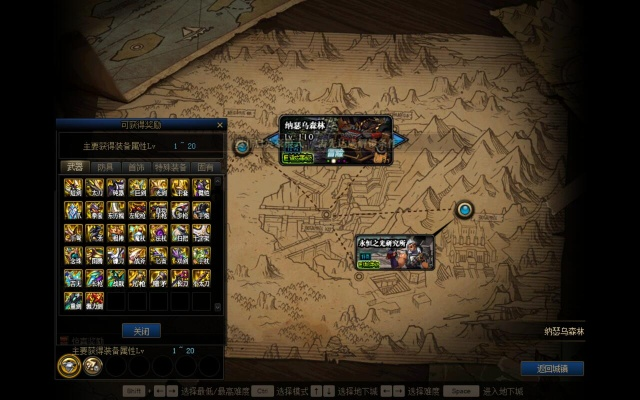
Task: Select the 首饰 (Accessories) tab
Action: (136, 167)
